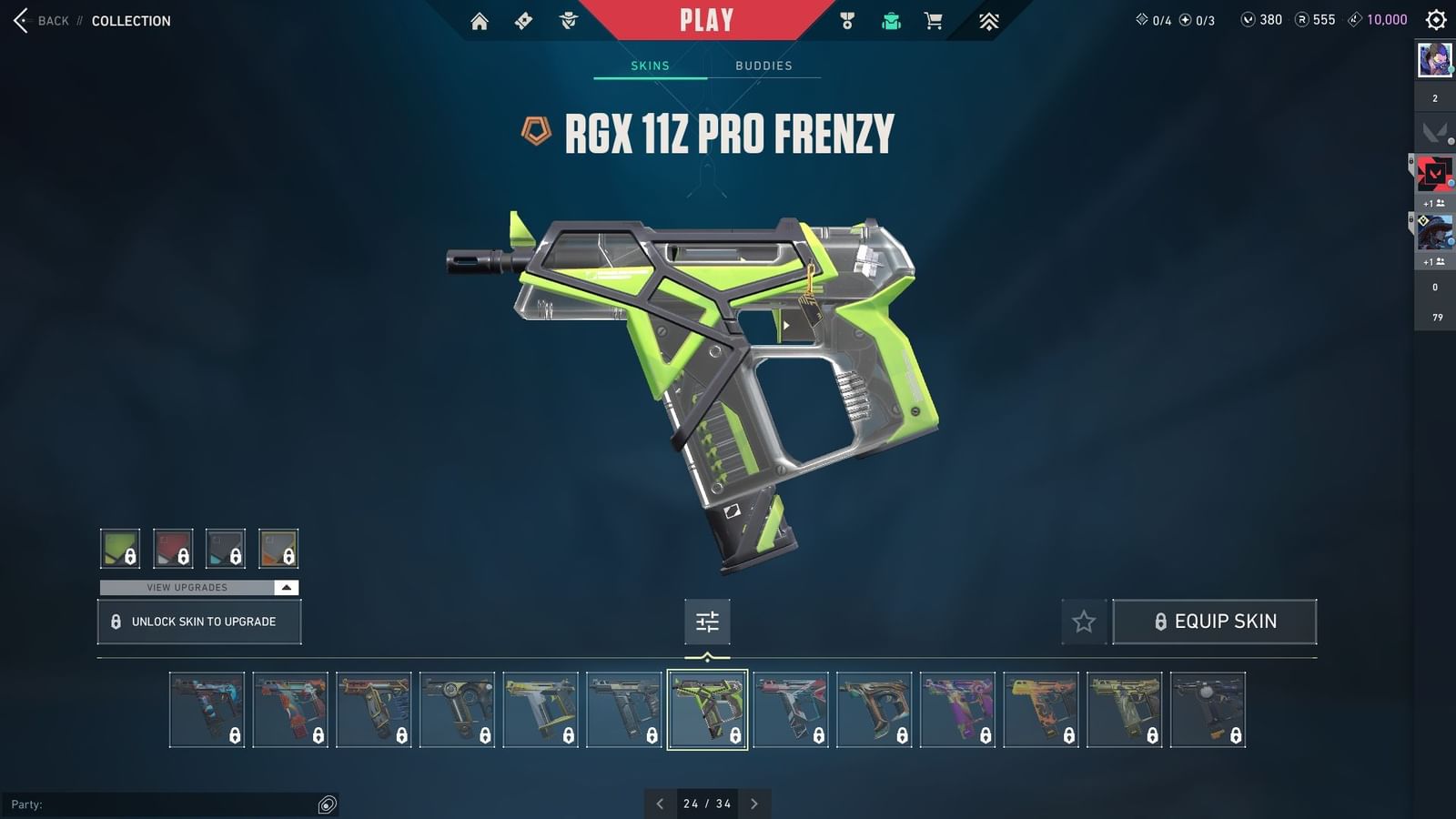
Task: Open the Battlepass ticket icon
Action: point(523,19)
